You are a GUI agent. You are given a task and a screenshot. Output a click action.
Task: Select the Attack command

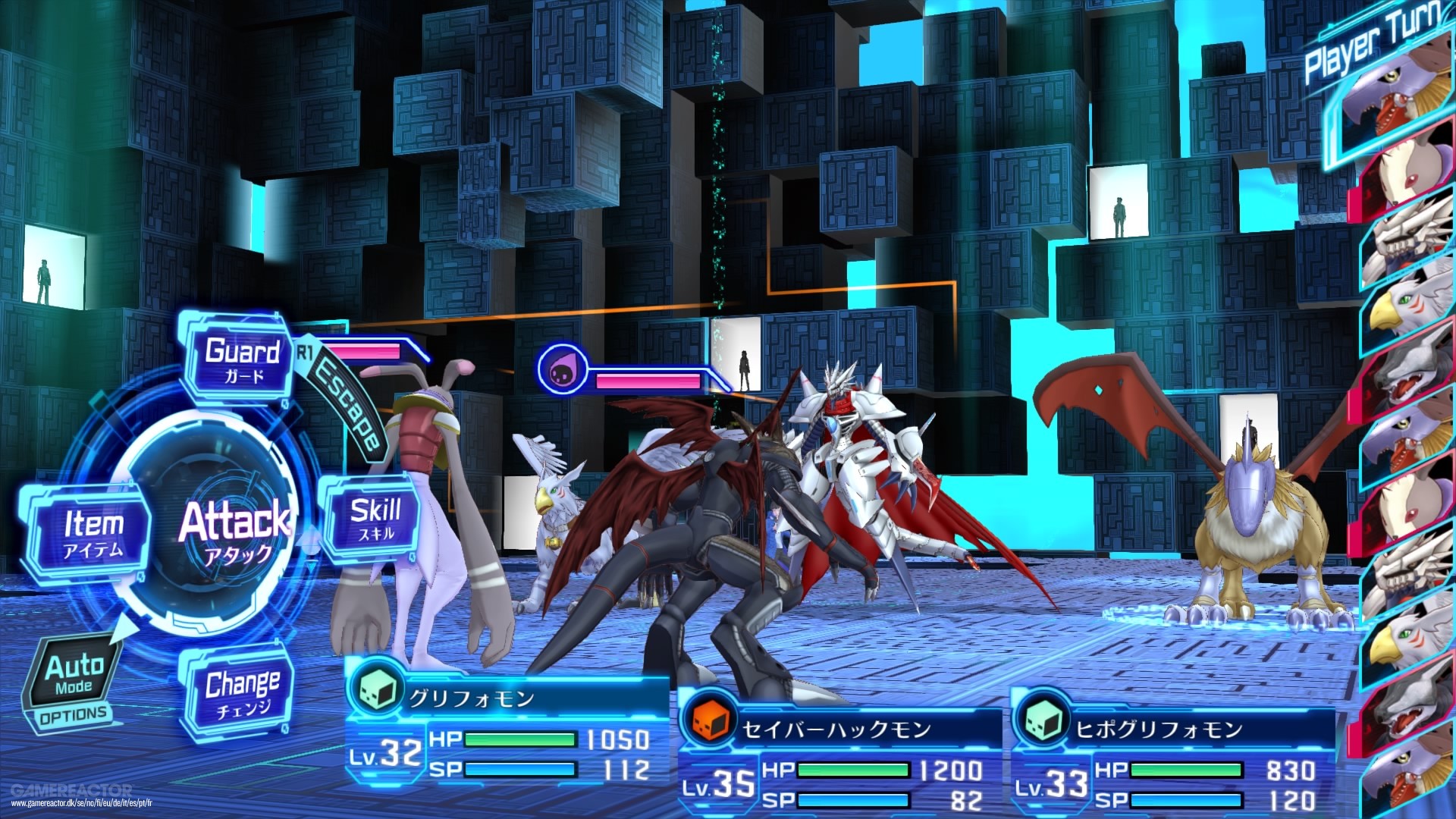click(234, 531)
